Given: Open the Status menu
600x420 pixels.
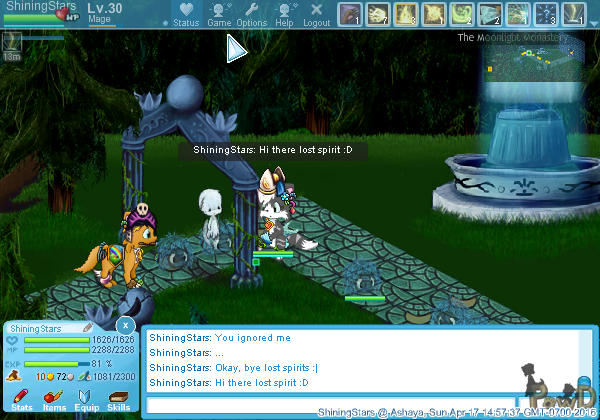Looking at the screenshot, I should (x=186, y=14).
